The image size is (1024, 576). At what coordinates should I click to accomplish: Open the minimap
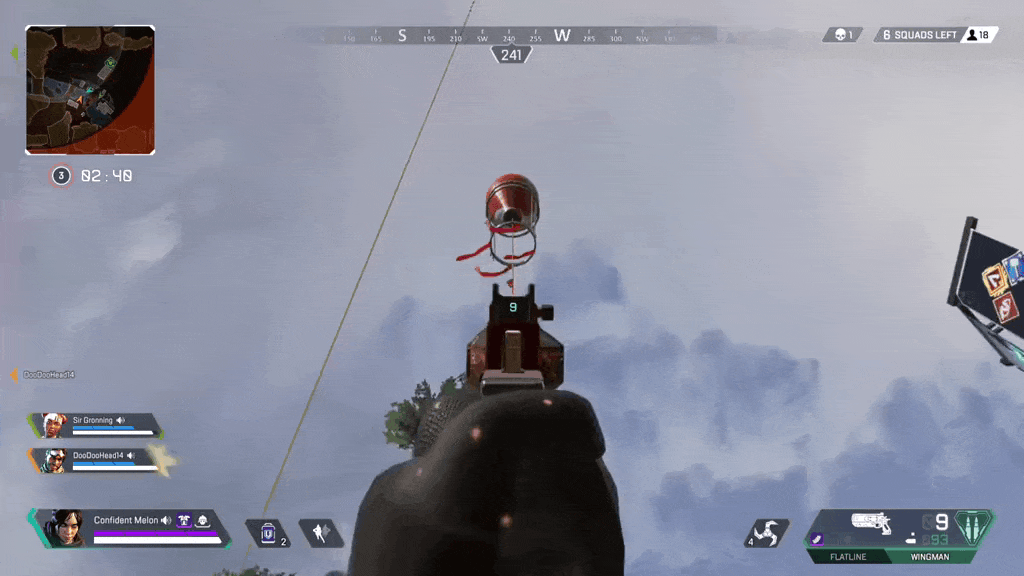coord(90,90)
